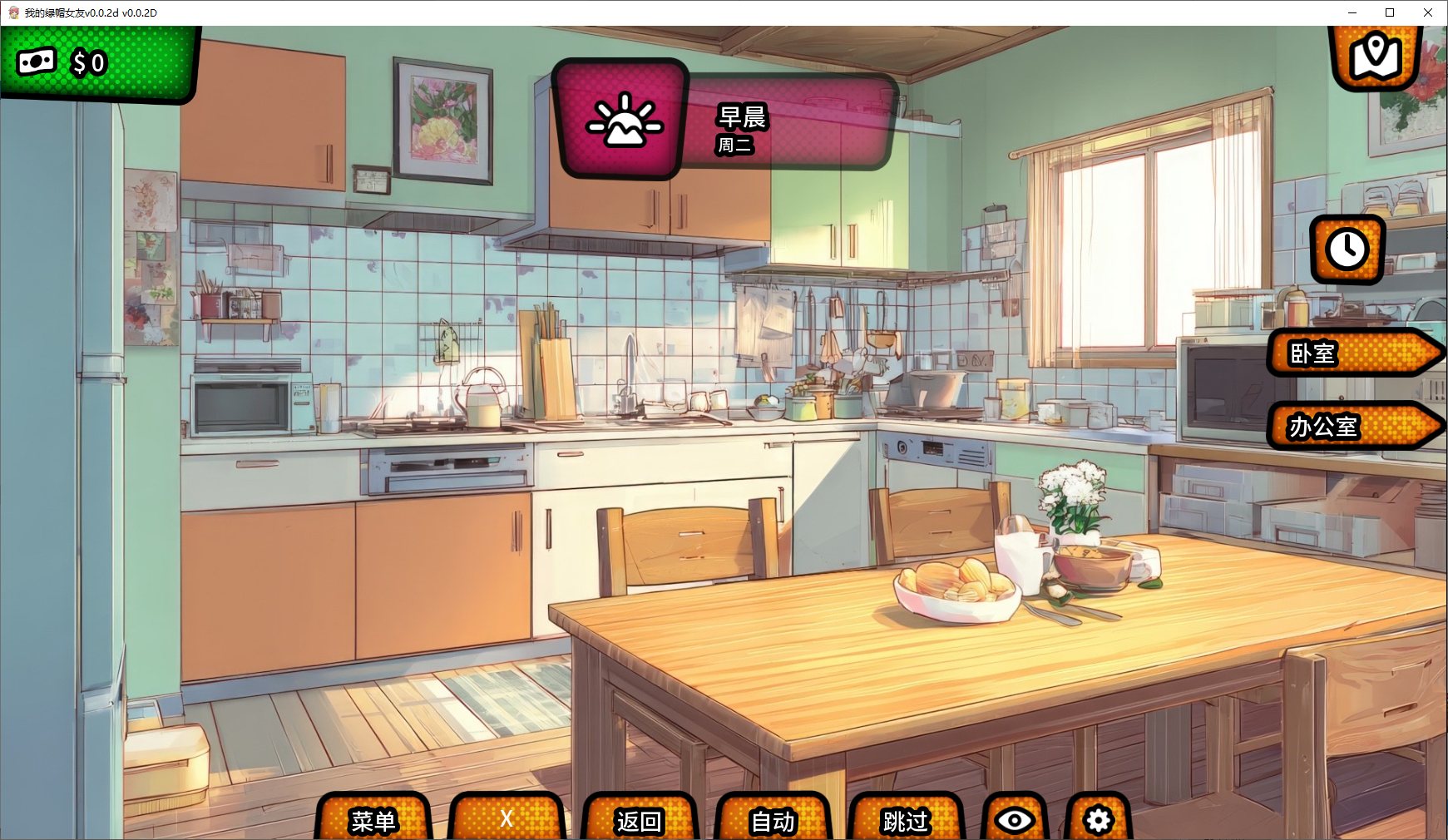Hide the interface with the eye icon
The height and width of the screenshot is (840, 1448).
click(1015, 820)
